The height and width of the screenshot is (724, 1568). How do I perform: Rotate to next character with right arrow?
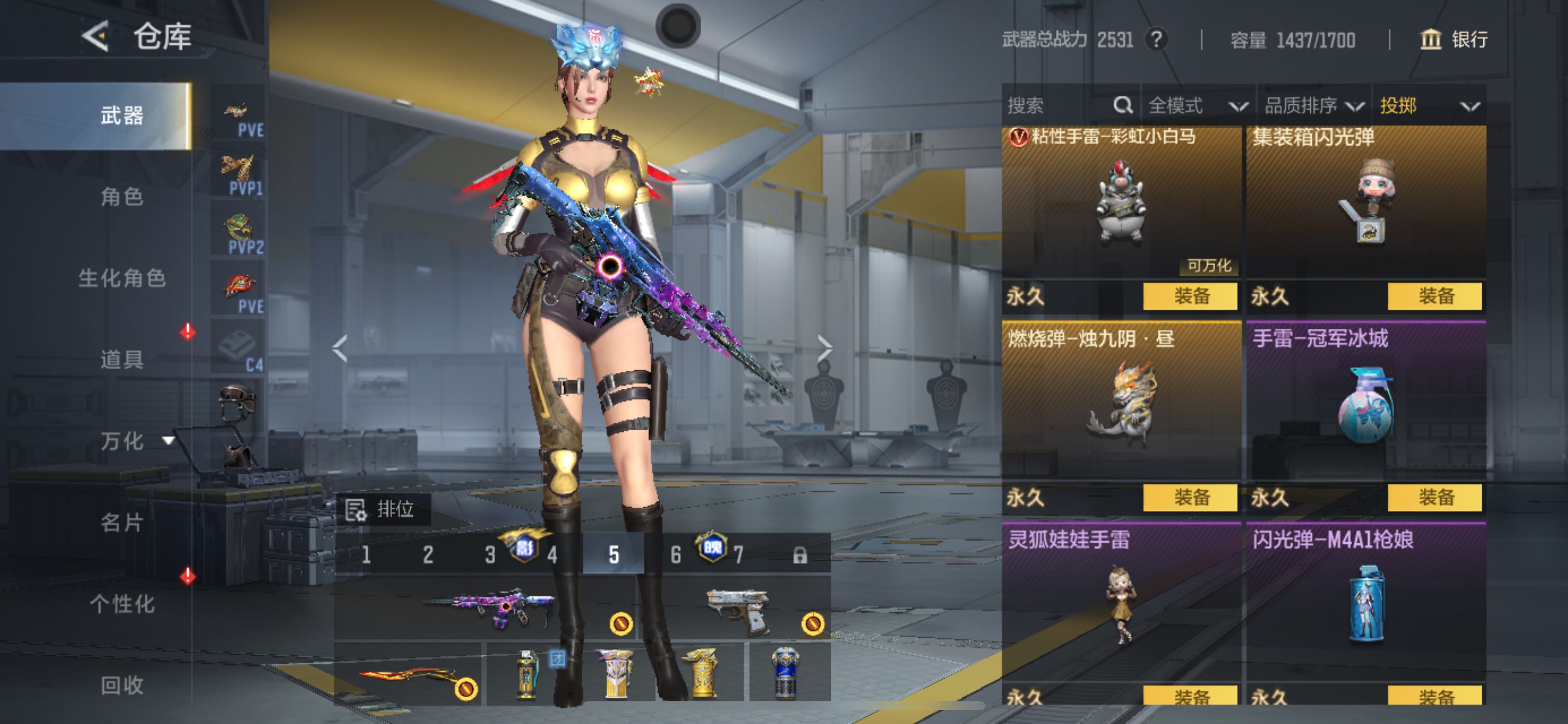click(824, 348)
